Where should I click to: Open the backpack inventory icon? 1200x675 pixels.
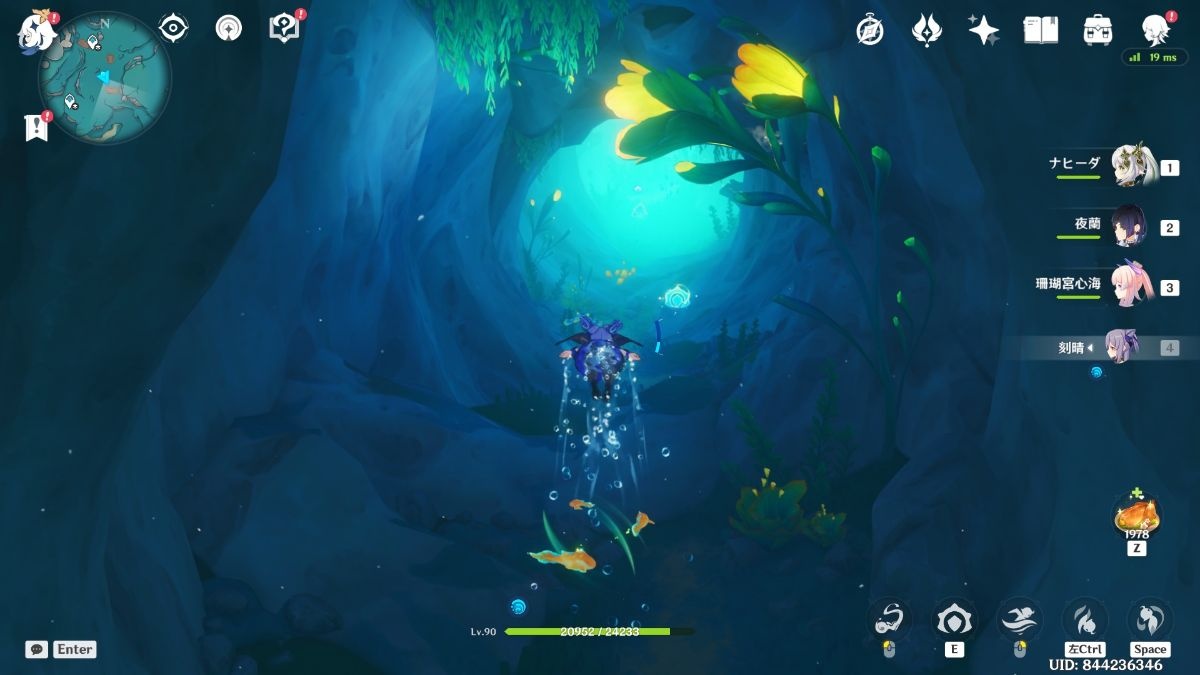click(1098, 30)
